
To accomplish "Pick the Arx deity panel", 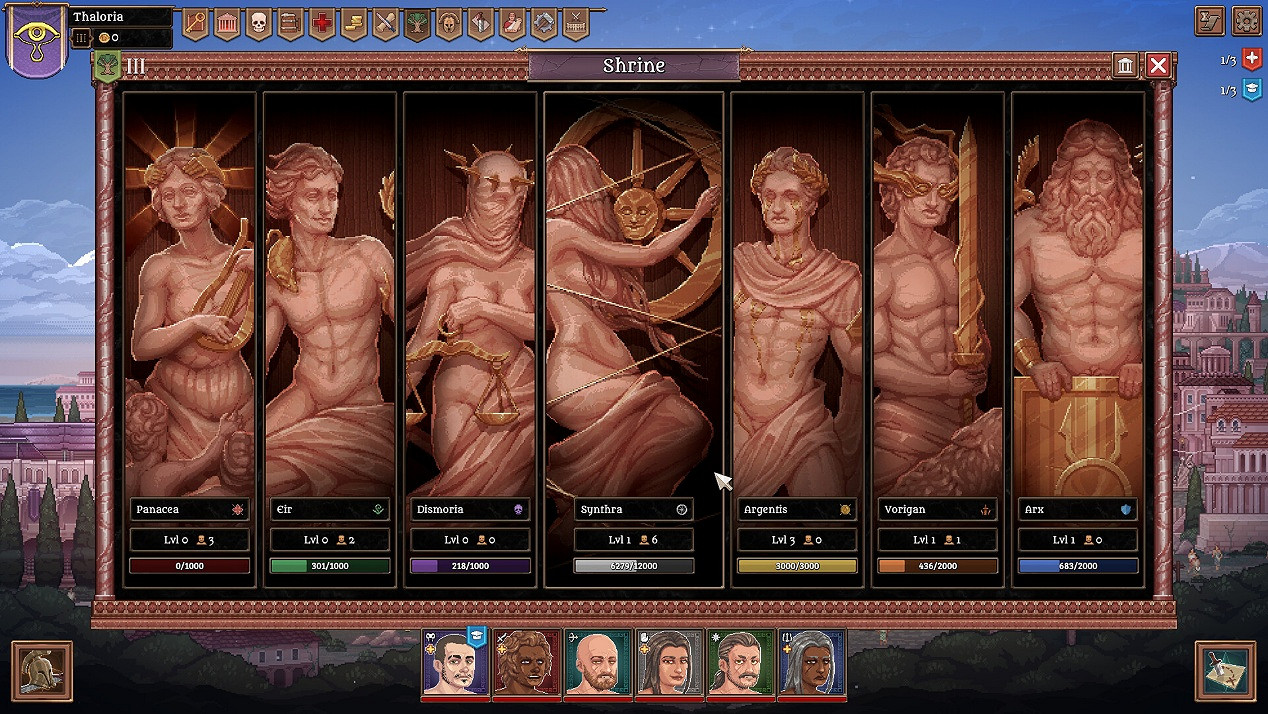I will point(1077,300).
